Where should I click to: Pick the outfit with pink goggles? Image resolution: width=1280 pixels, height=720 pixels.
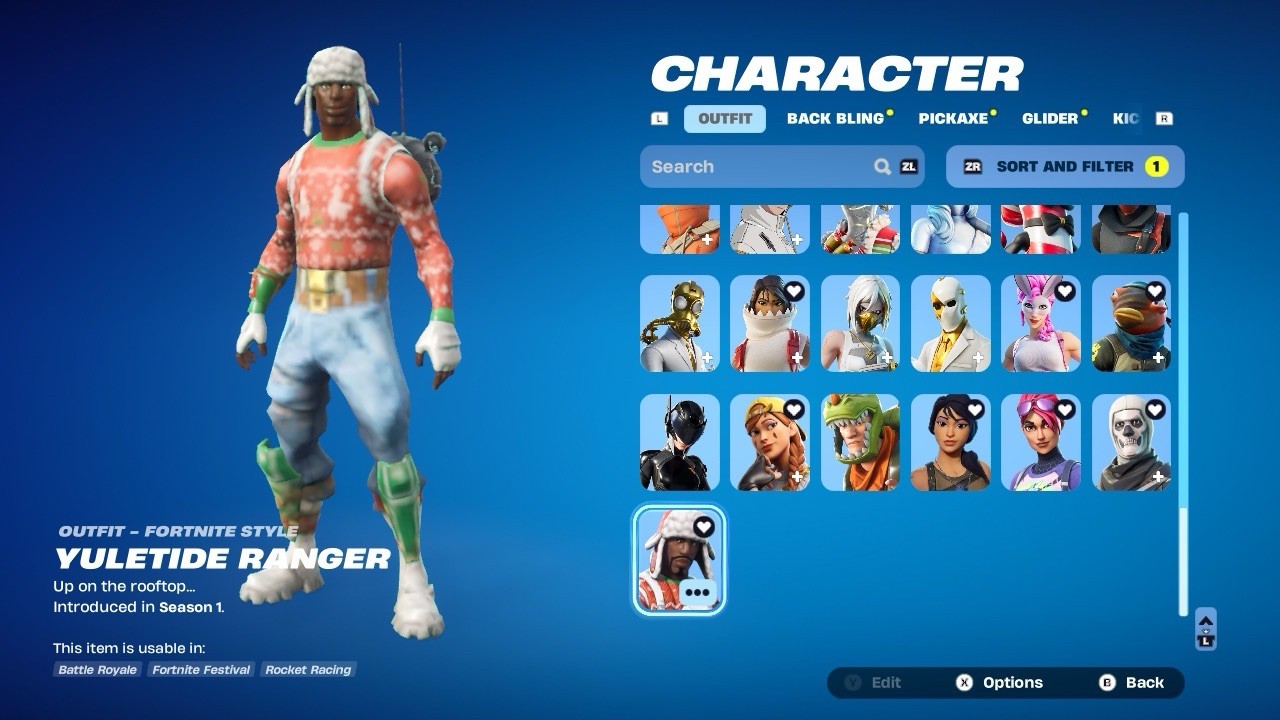[x=1041, y=442]
